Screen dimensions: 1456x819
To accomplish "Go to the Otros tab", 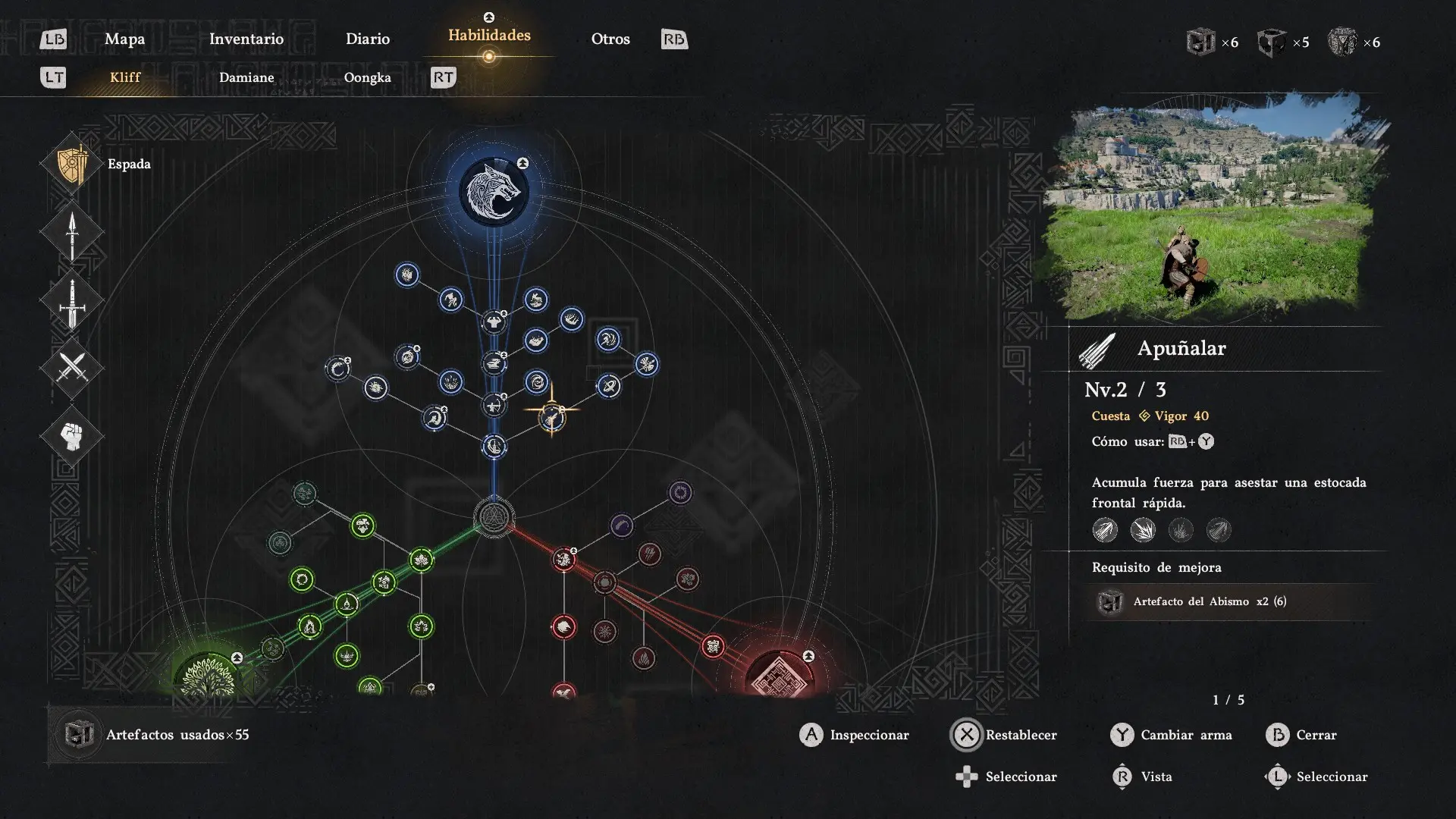I will 610,39.
